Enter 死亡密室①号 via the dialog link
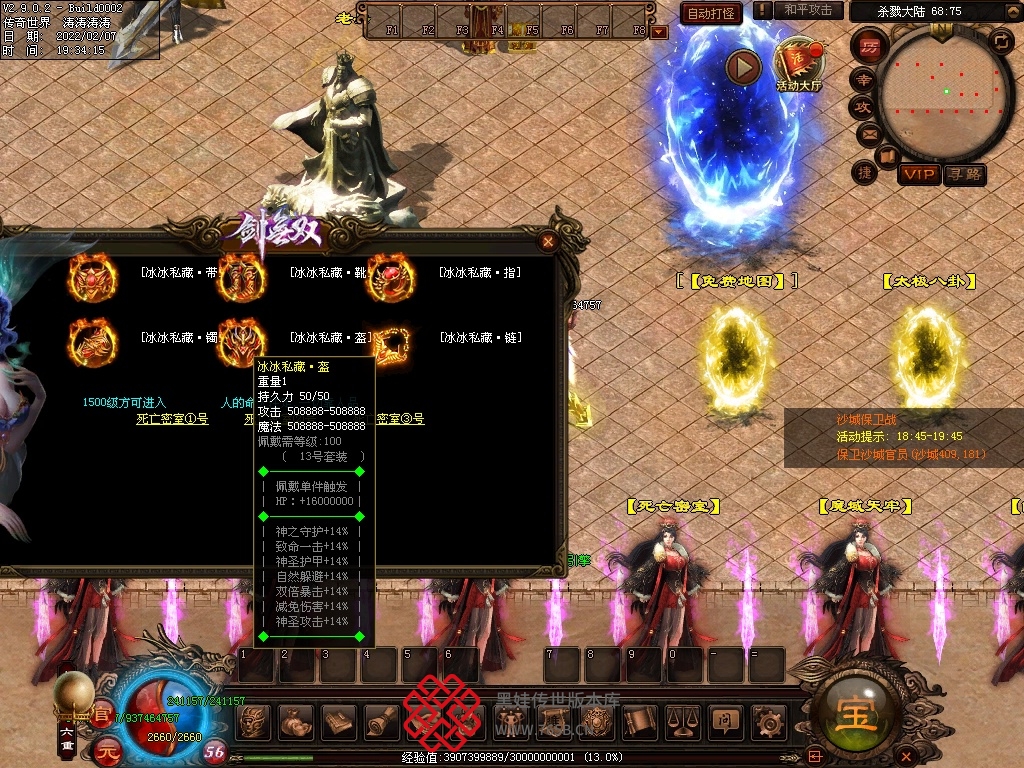The width and height of the screenshot is (1024, 768). pyautogui.click(x=172, y=419)
